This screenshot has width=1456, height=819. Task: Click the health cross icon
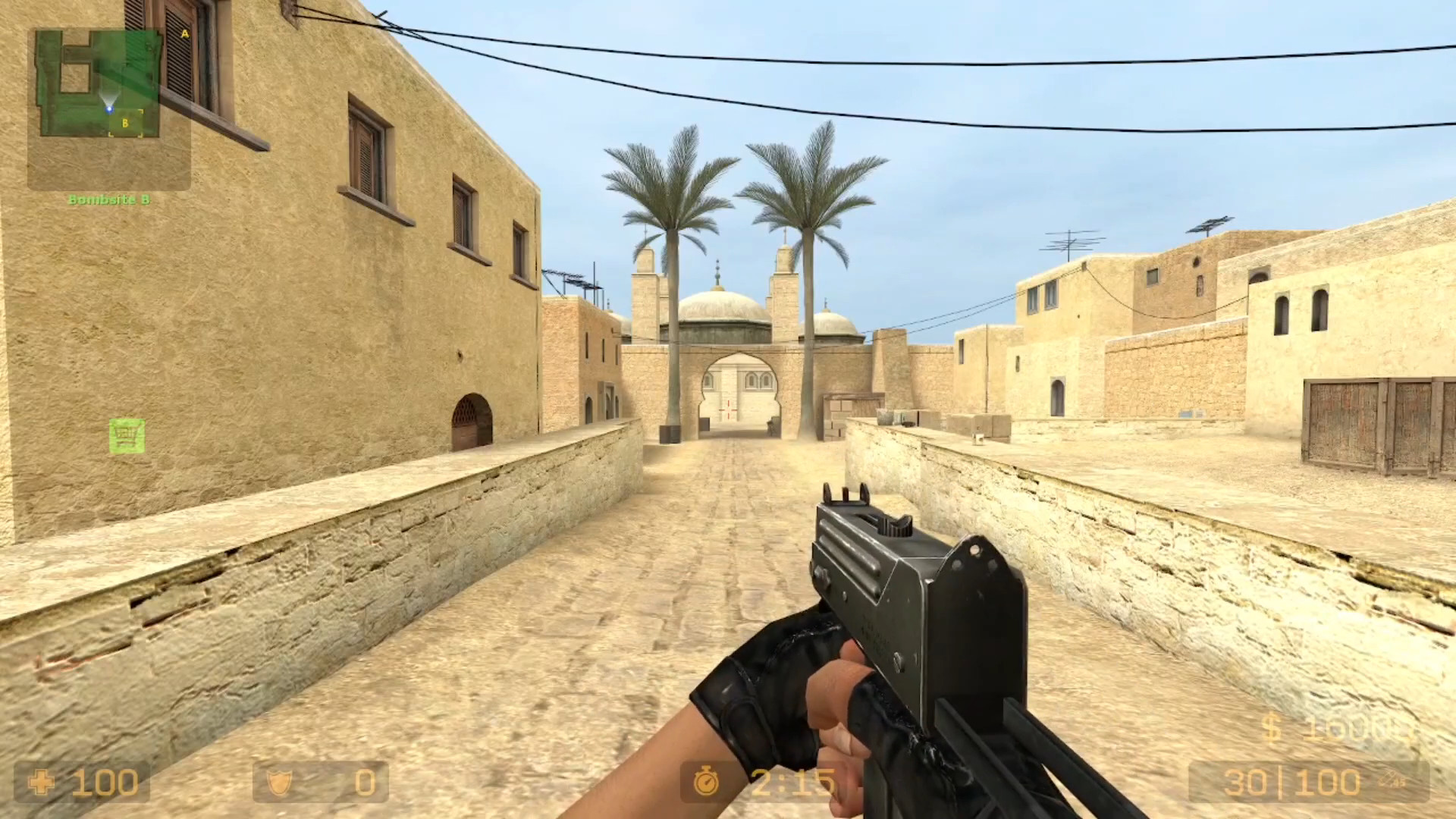(43, 783)
